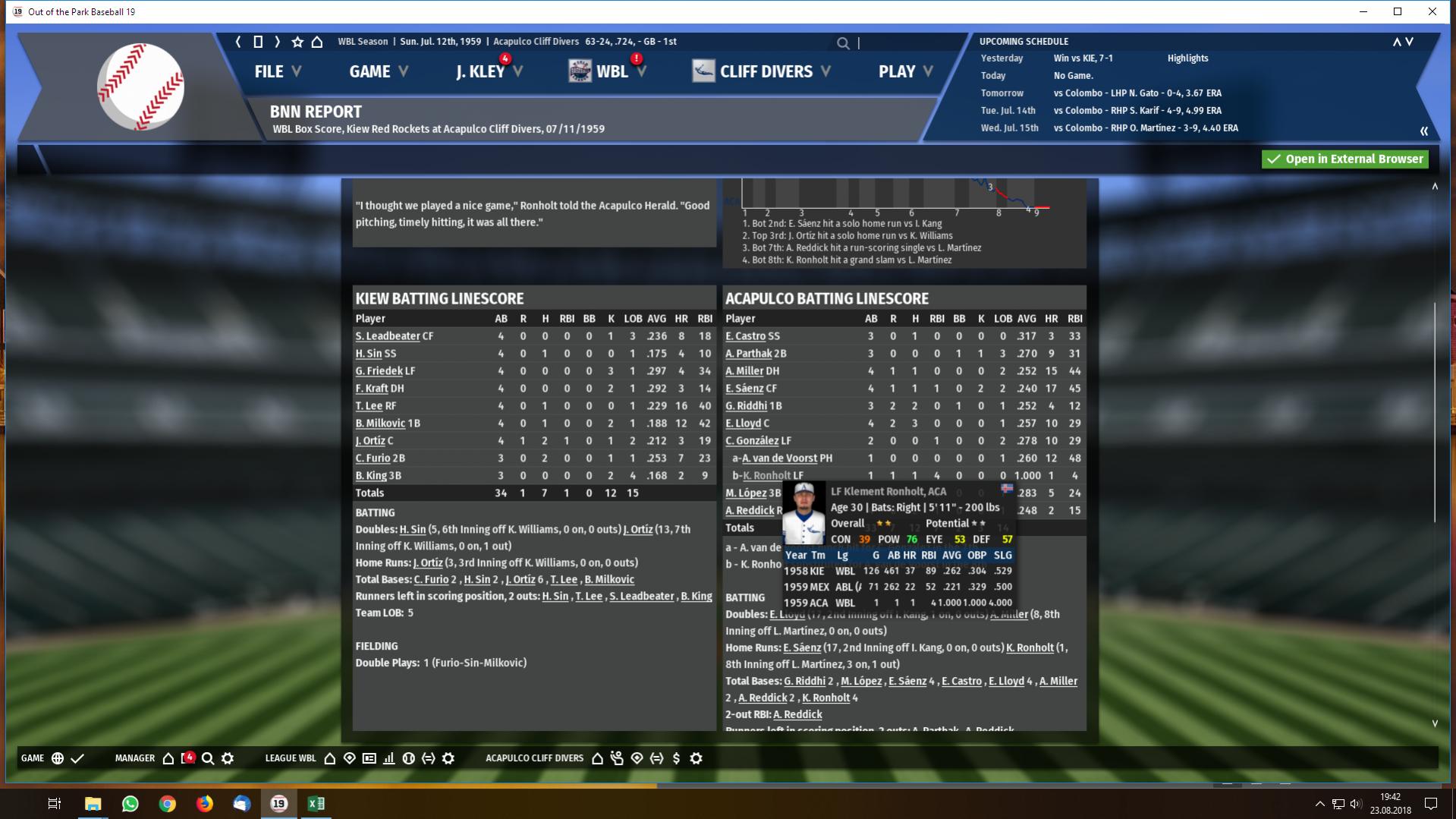
Task: Open G. Friedek's player profile
Action: pyautogui.click(x=379, y=371)
